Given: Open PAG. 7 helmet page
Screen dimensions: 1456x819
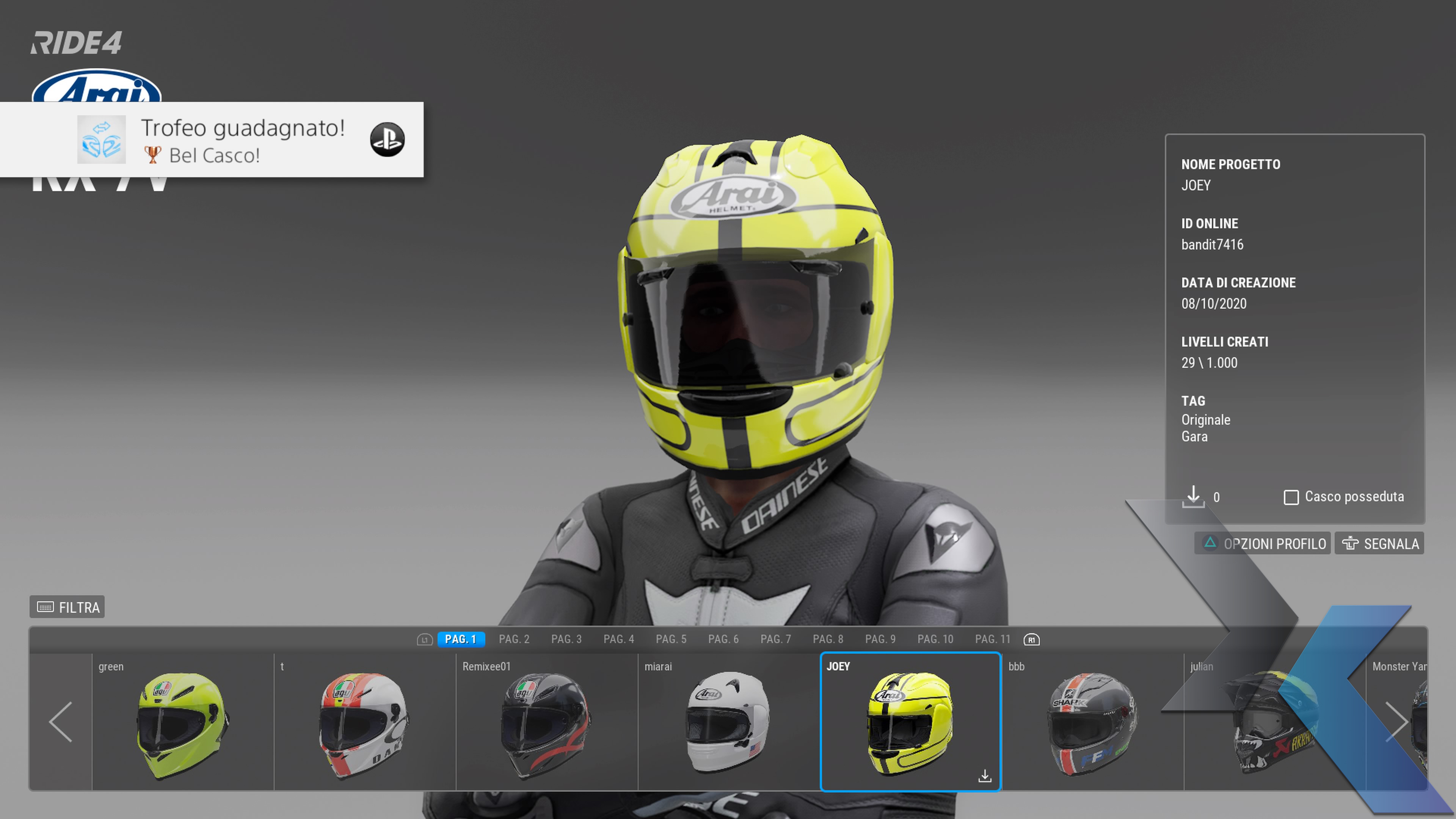Looking at the screenshot, I should [x=775, y=639].
